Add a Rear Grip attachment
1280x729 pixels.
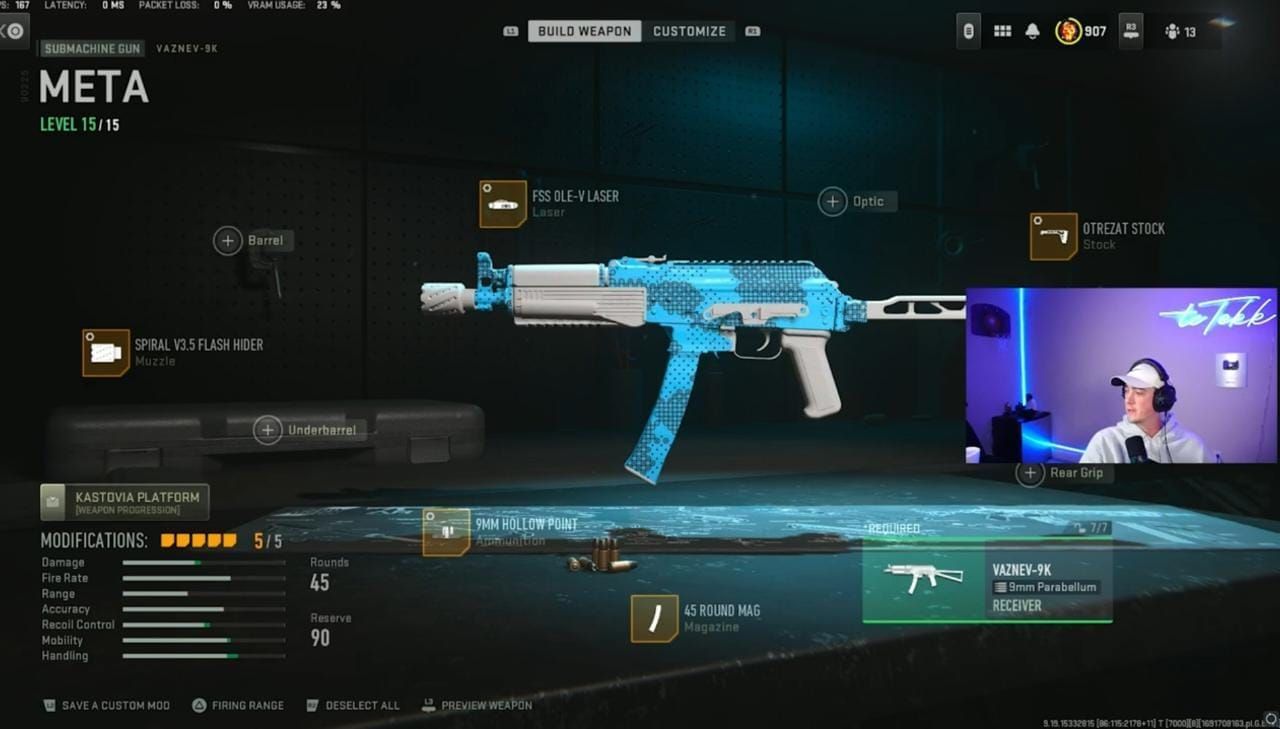click(1030, 473)
